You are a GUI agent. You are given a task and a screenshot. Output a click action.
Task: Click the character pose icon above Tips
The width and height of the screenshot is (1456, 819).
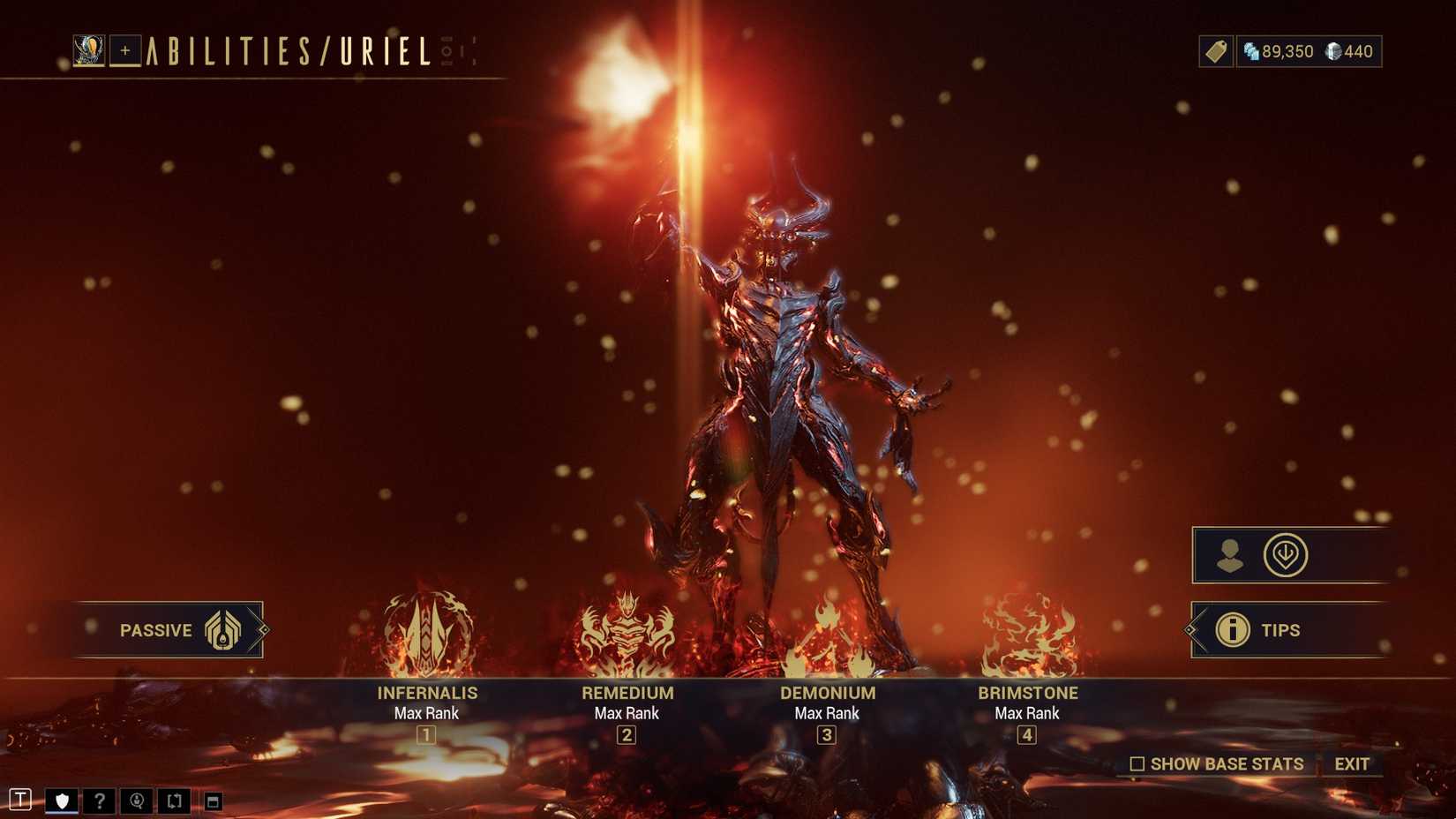pos(1232,556)
